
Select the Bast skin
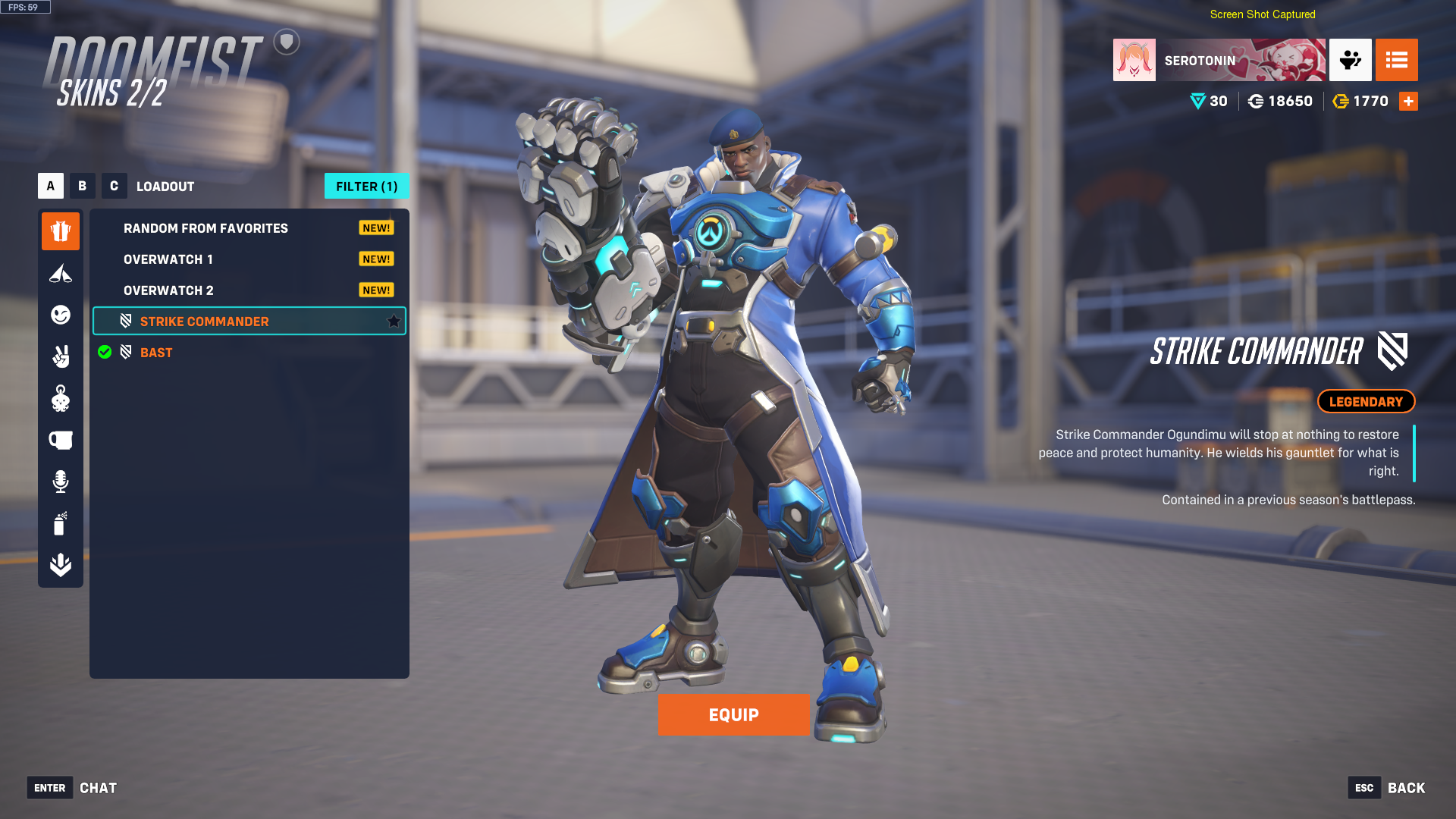click(x=156, y=353)
